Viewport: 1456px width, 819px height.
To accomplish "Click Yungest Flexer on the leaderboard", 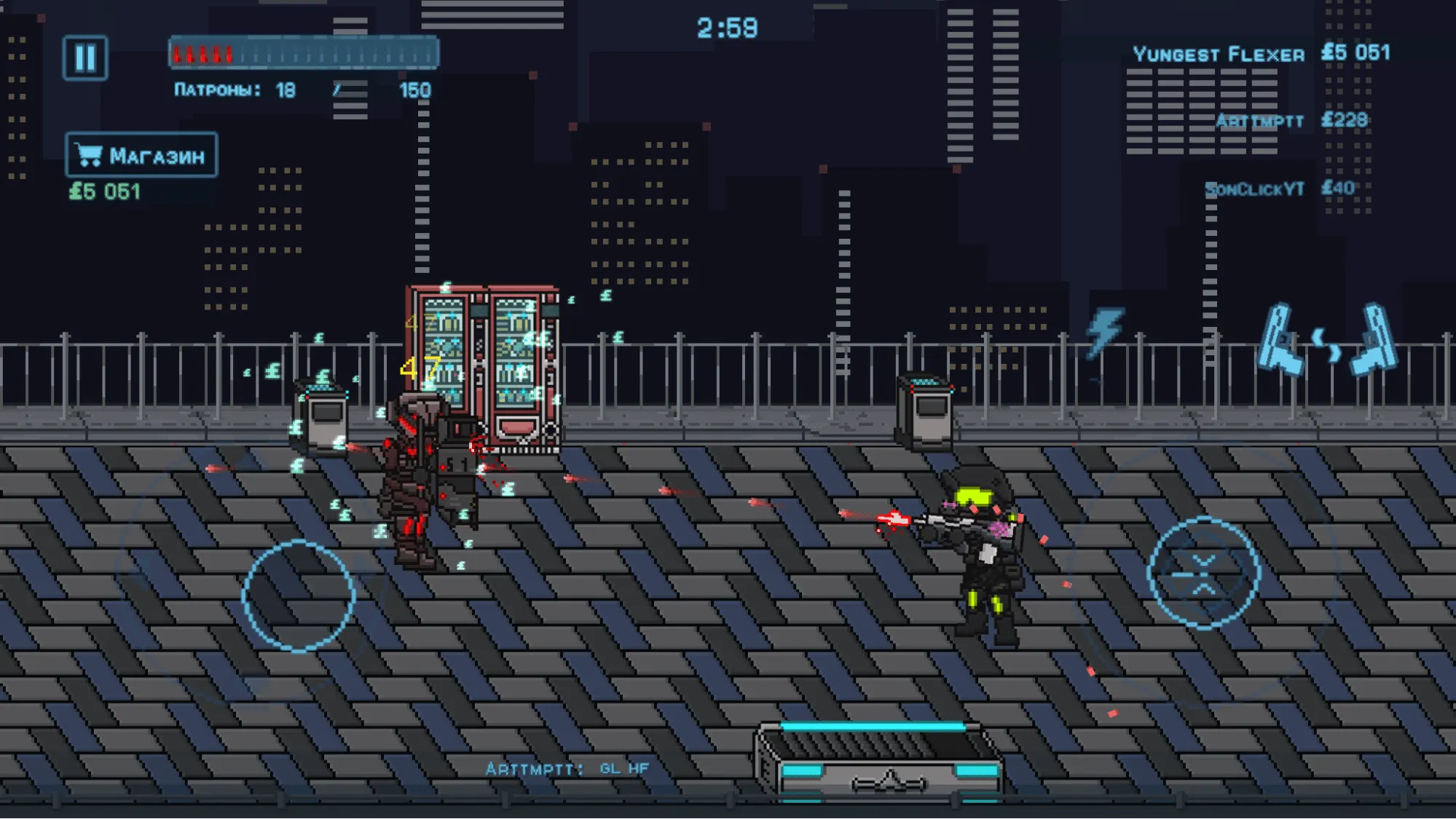I will tap(1217, 53).
